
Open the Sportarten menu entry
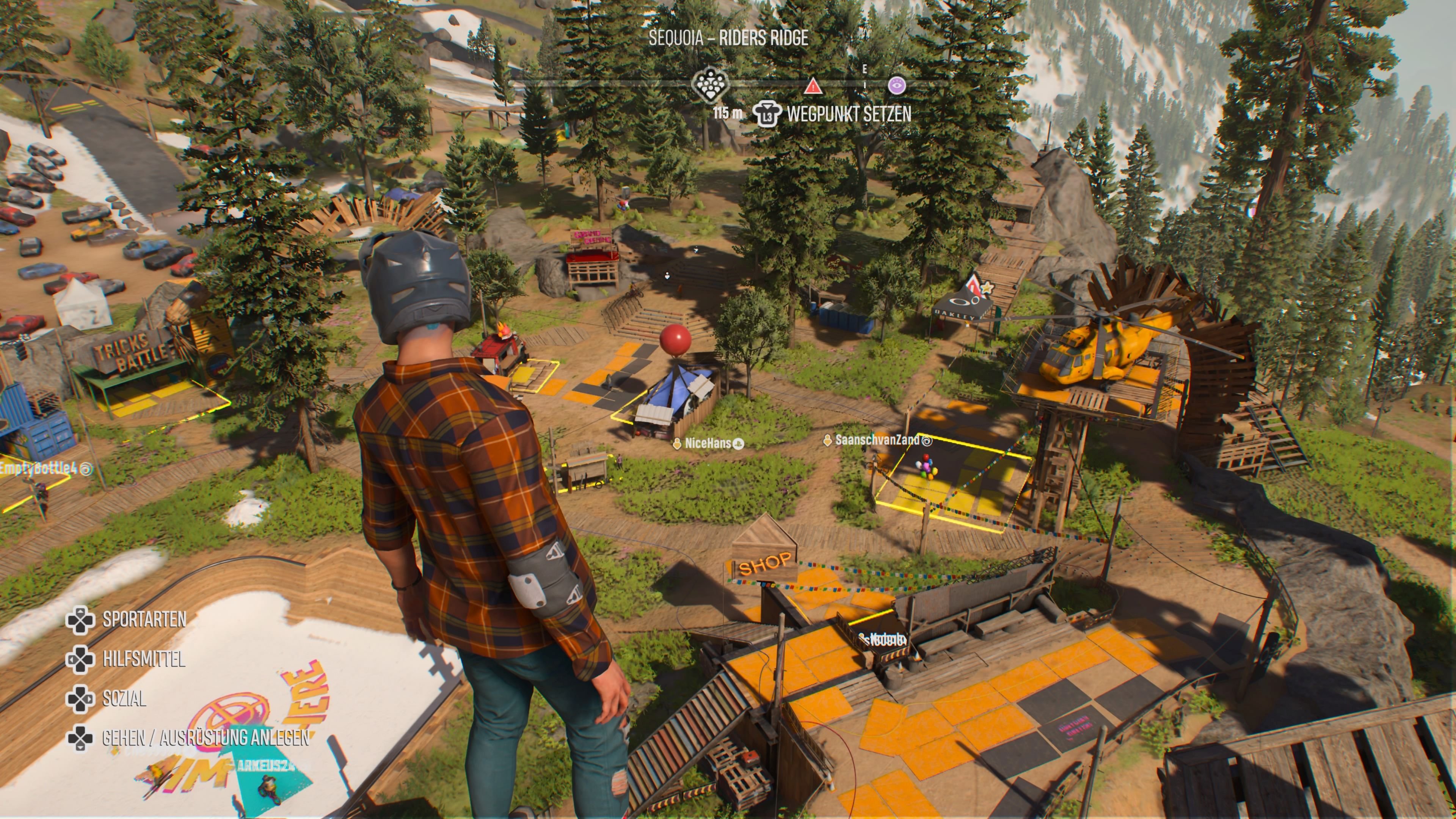pos(144,620)
